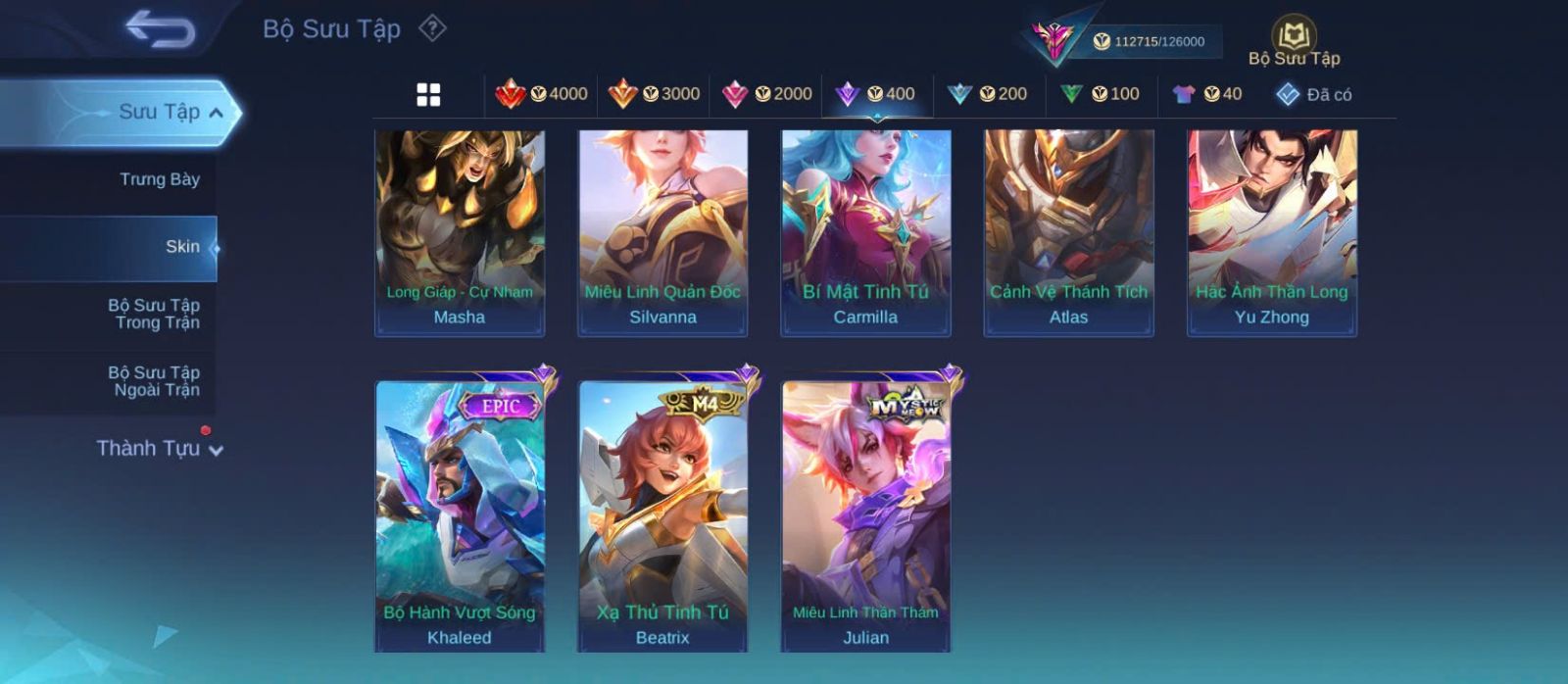Select the Skin menu entry

pos(182,247)
